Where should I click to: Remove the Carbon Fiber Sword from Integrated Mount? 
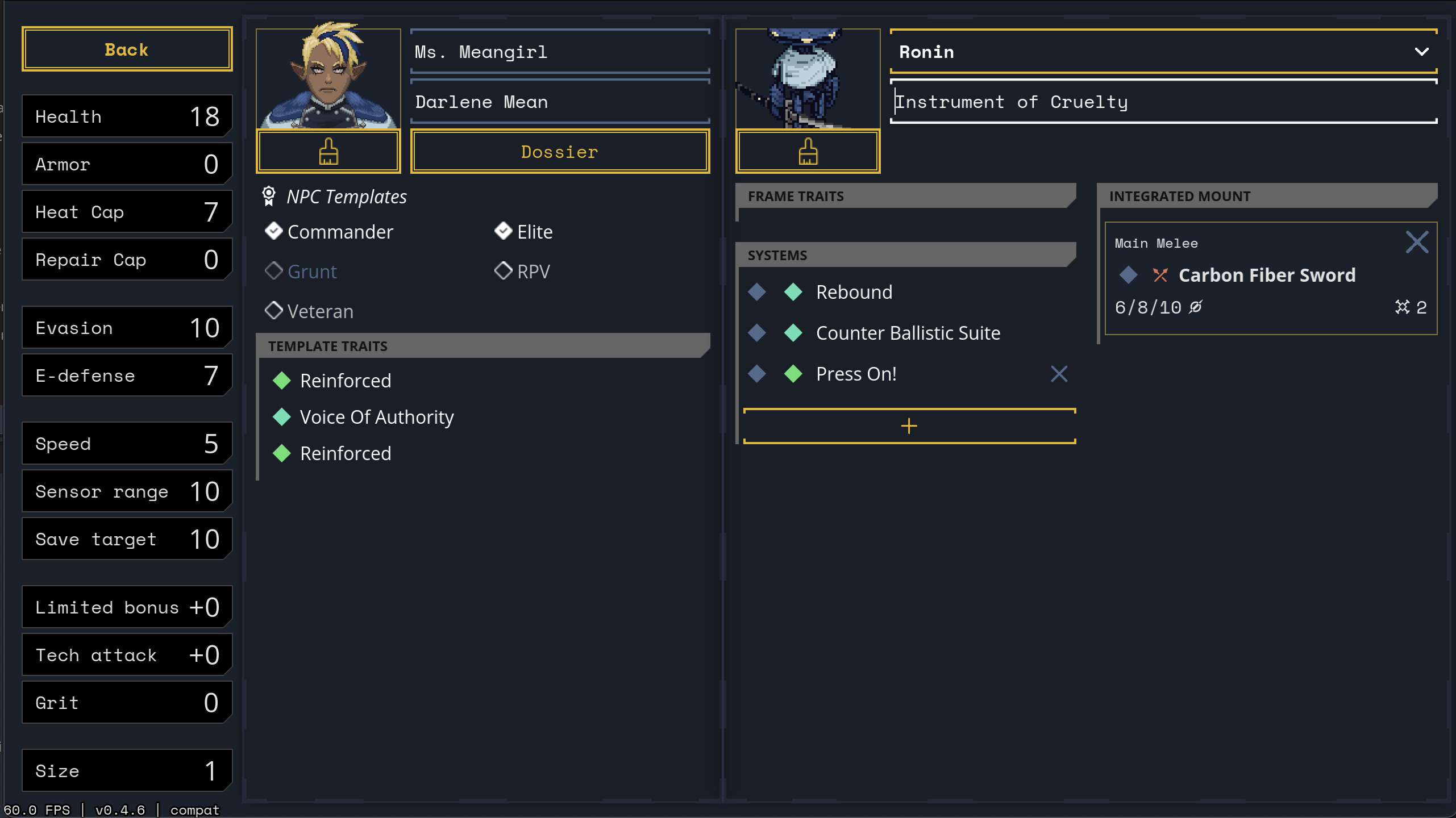pos(1417,241)
